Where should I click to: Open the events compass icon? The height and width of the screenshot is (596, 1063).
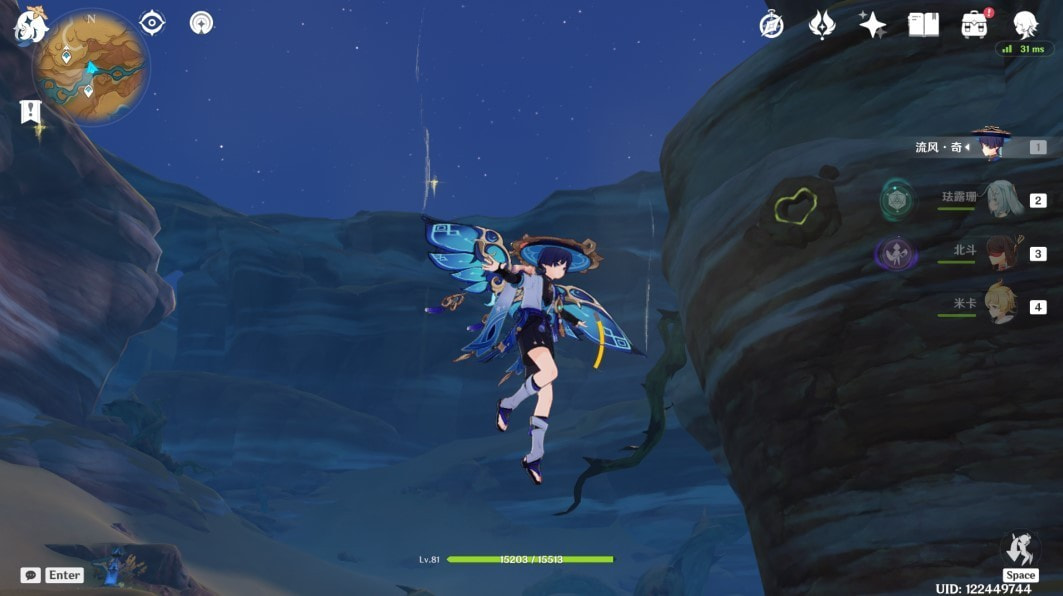[771, 25]
